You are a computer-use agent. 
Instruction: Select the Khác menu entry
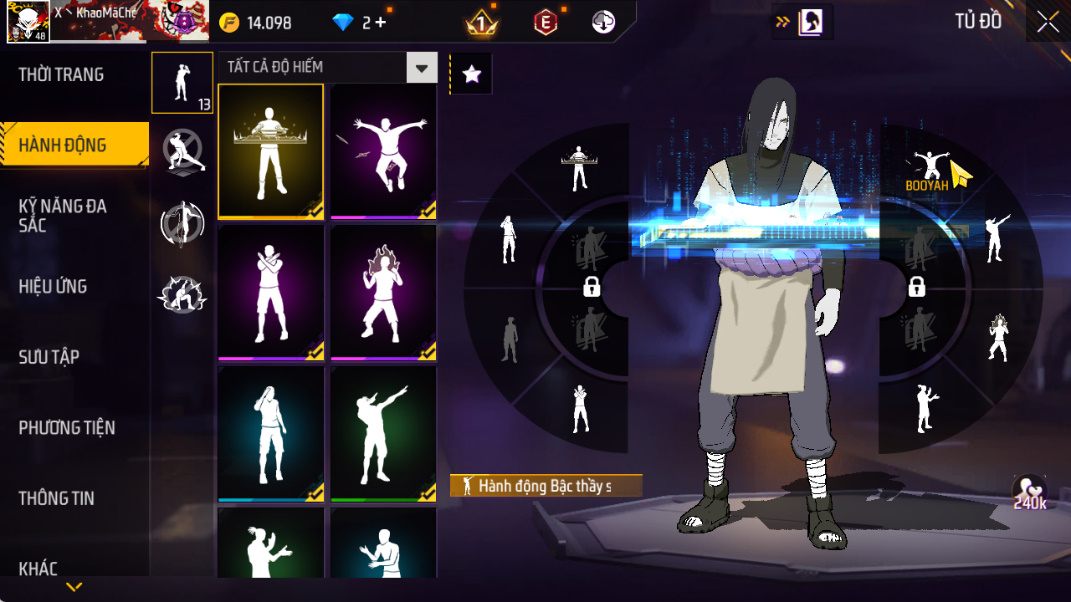pos(38,569)
